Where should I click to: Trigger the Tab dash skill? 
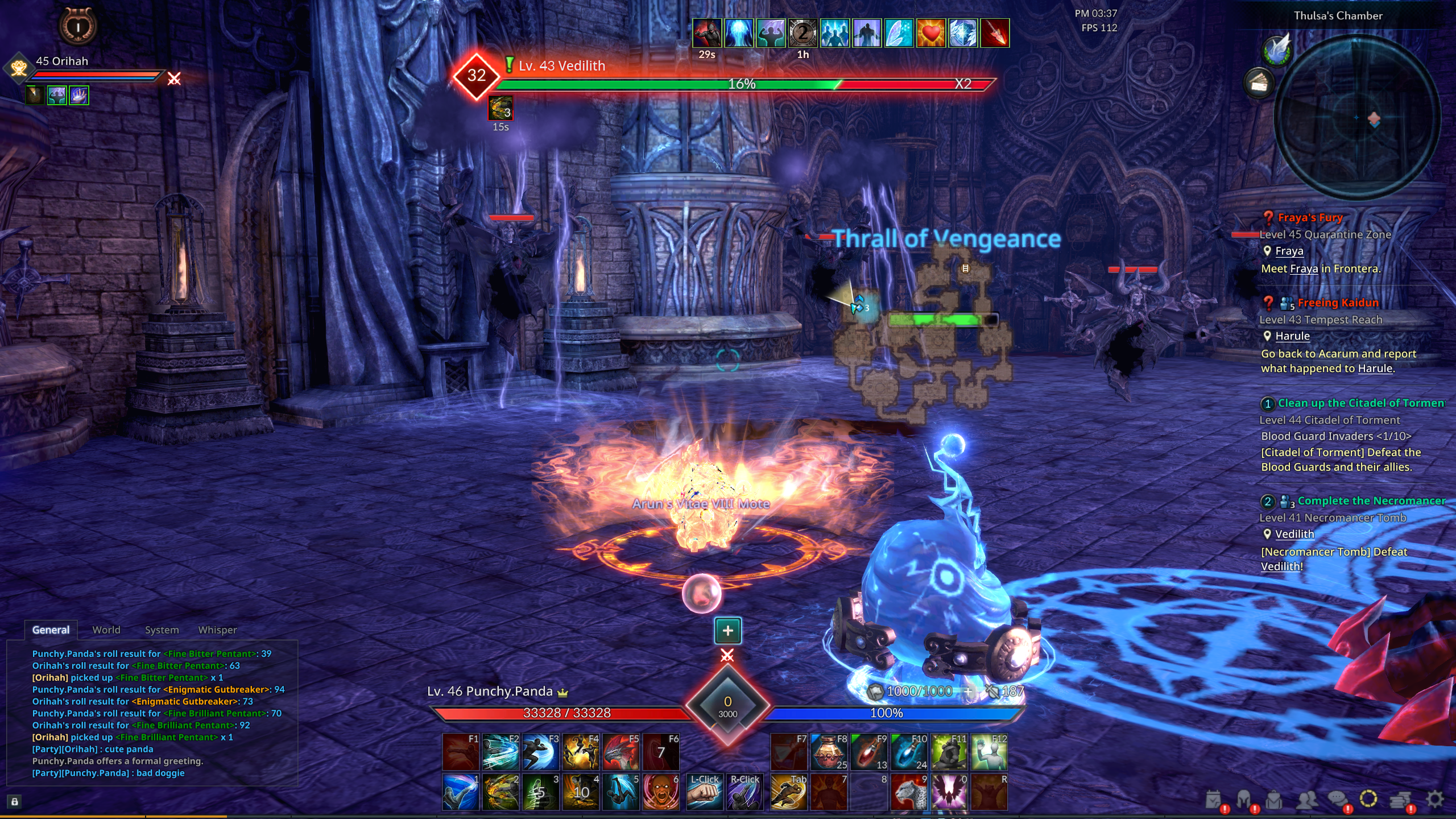point(789,791)
